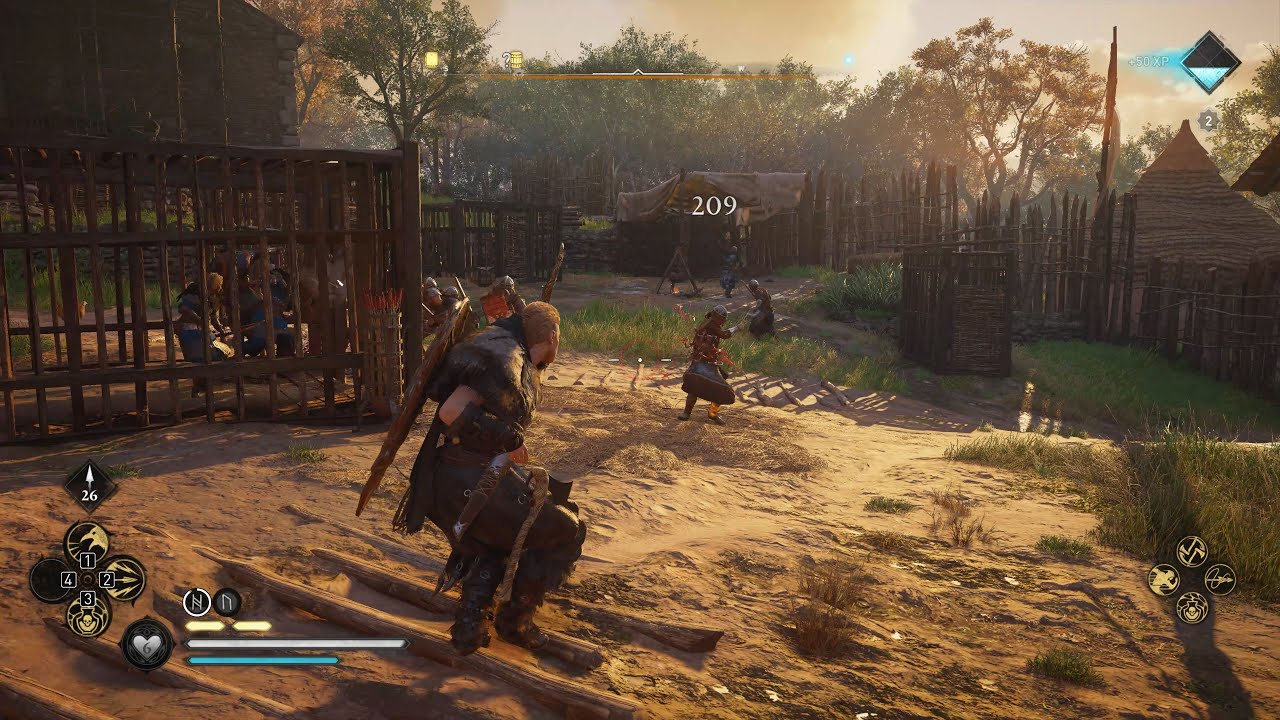Click the heart-shaped rations icon
Image resolution: width=1280 pixels, height=720 pixels.
[x=148, y=643]
